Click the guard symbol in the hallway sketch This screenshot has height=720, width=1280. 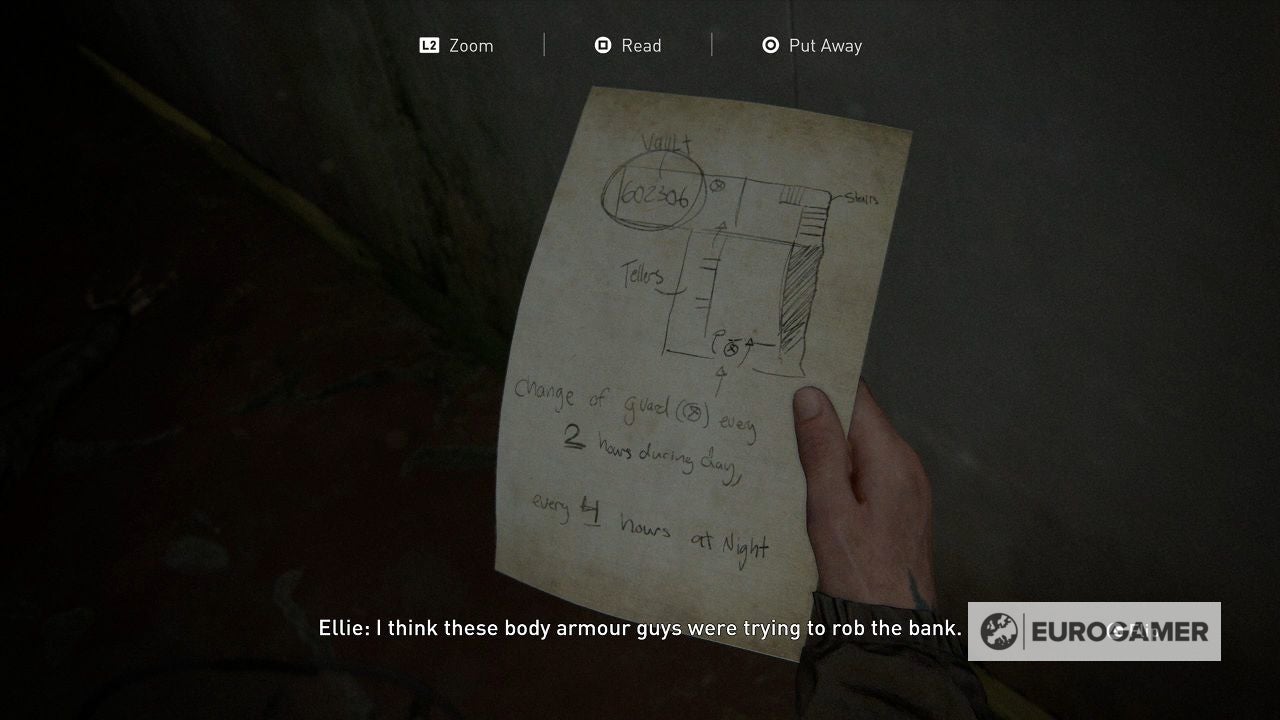717,186
